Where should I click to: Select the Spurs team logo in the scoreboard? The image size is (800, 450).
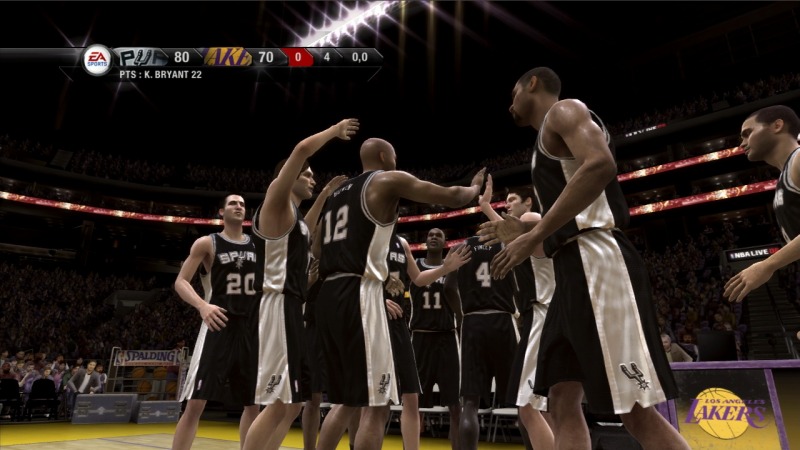(140, 57)
